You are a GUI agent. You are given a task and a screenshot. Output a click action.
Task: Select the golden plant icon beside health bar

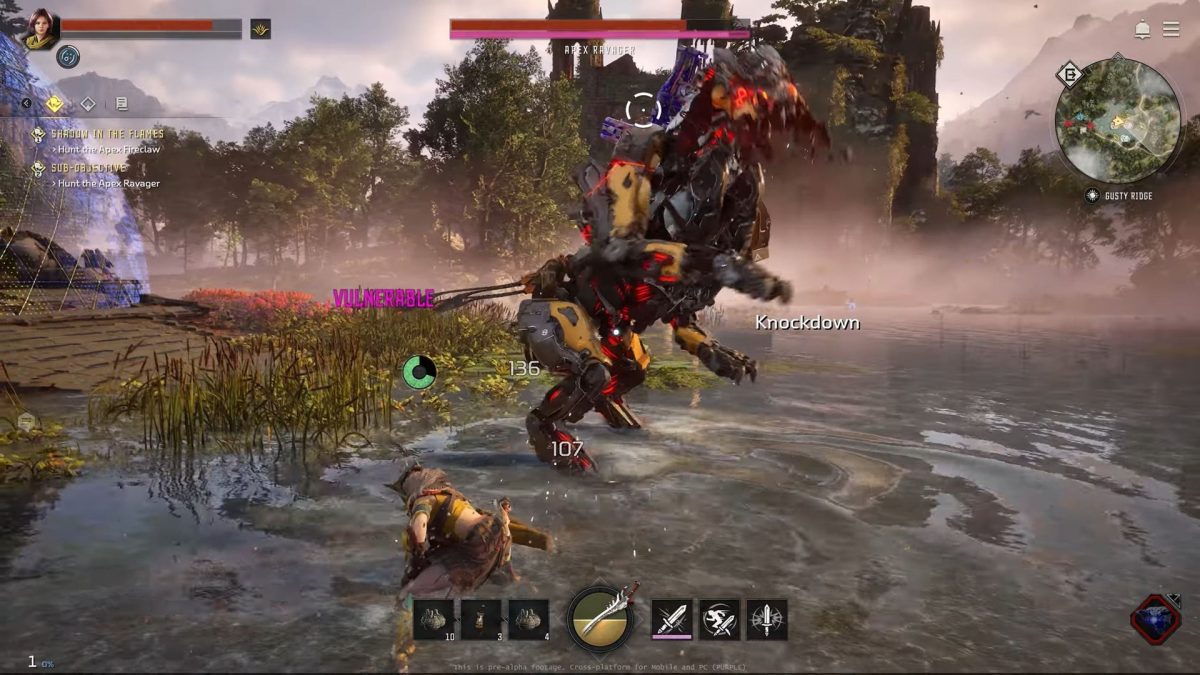click(x=260, y=29)
